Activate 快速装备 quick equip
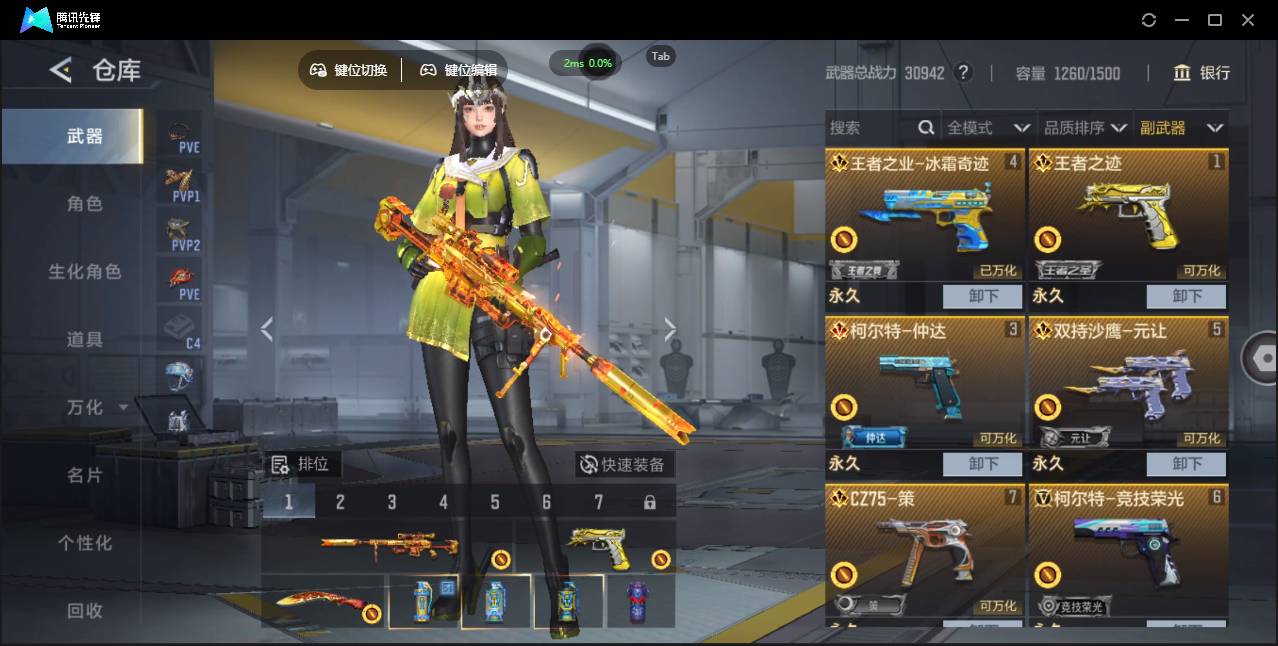 (624, 465)
